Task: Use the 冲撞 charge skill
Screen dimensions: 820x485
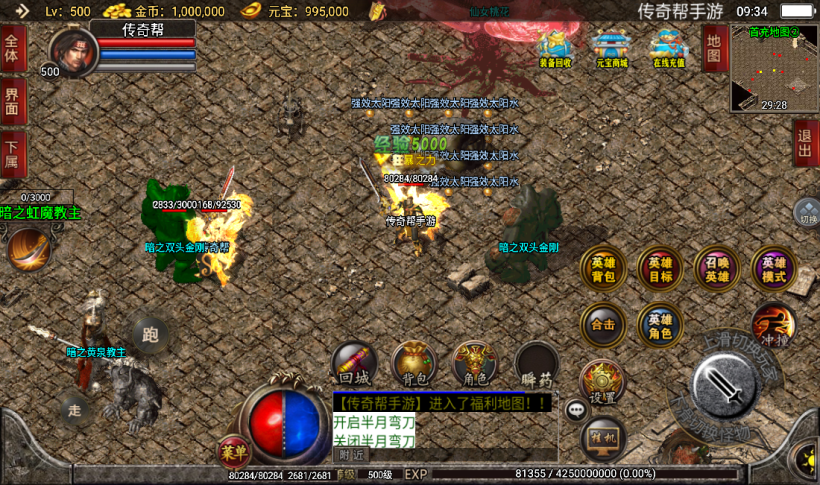Action: coord(773,324)
